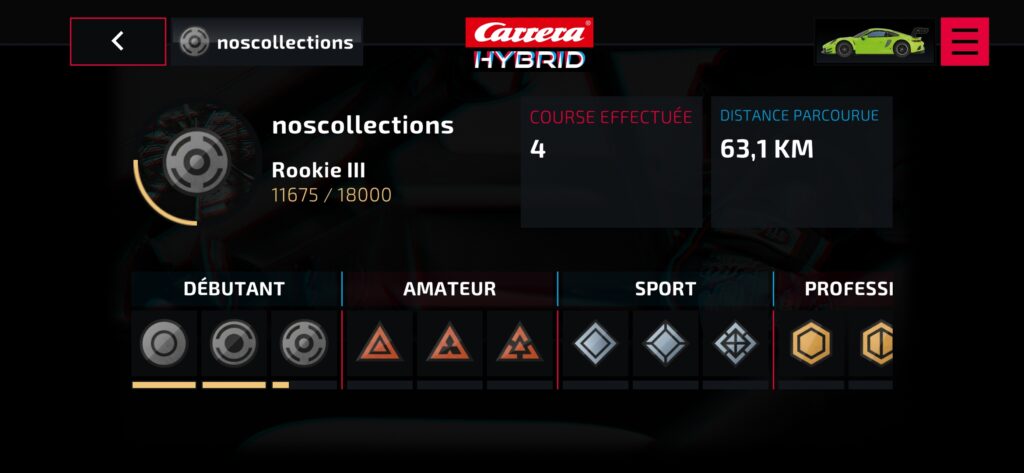The height and width of the screenshot is (473, 1024).
Task: Select the green car thumbnail
Action: pos(874,41)
